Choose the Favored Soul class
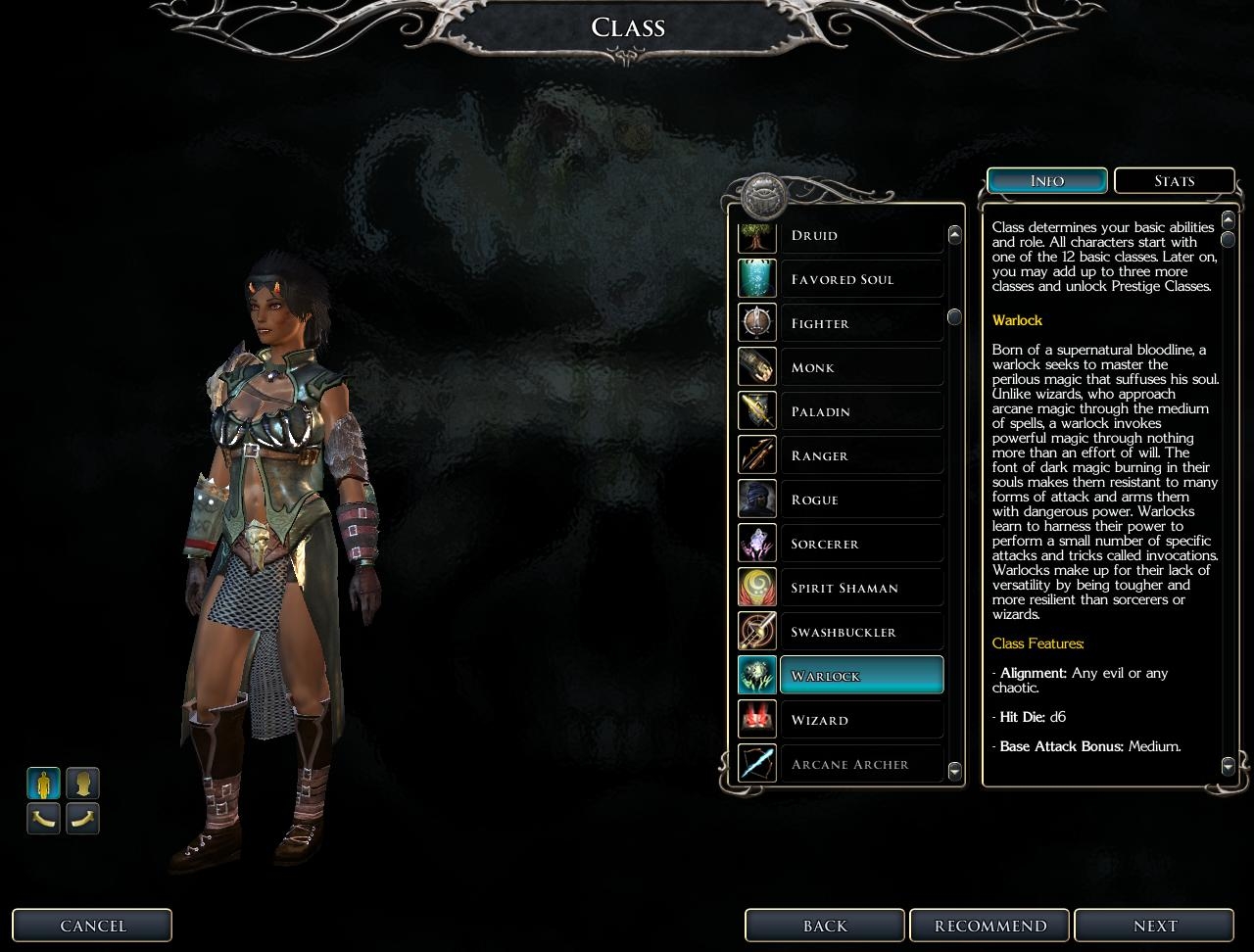The width and height of the screenshot is (1254, 952). tap(860, 280)
